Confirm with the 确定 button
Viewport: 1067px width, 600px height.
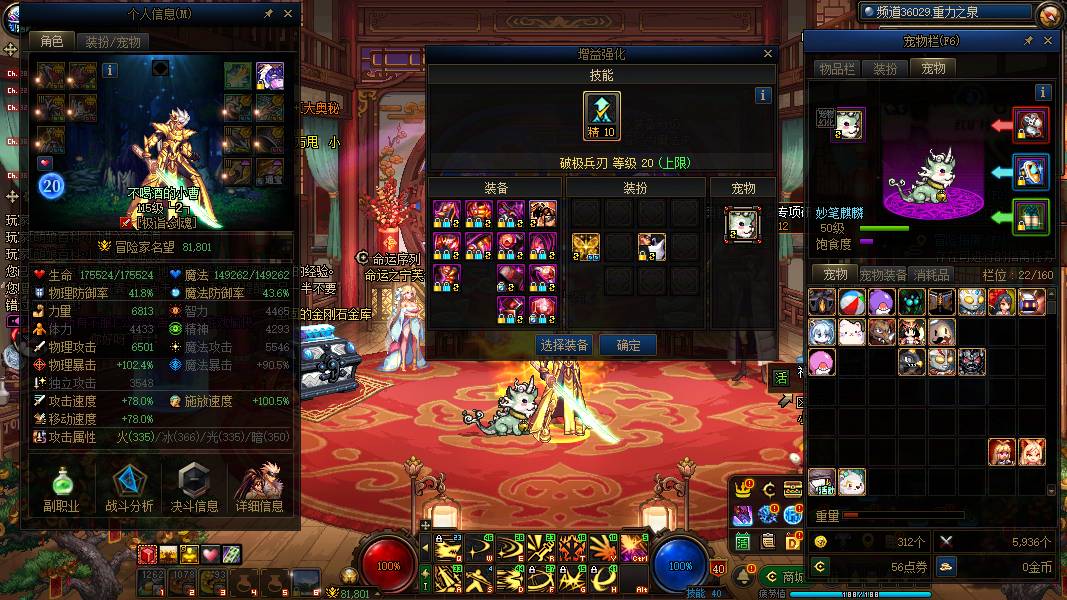pyautogui.click(x=628, y=345)
